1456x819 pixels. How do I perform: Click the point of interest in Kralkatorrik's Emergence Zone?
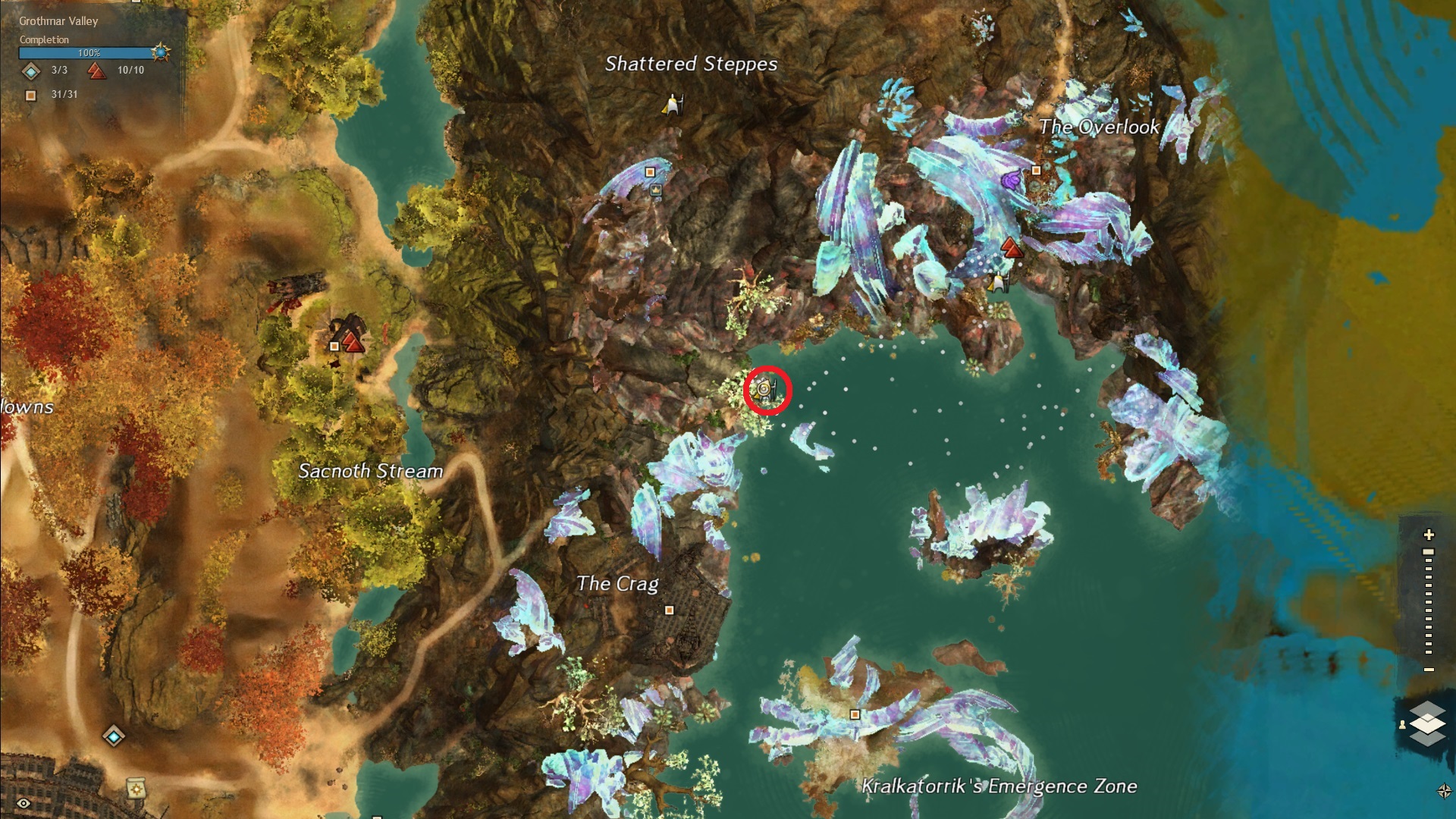point(855,714)
